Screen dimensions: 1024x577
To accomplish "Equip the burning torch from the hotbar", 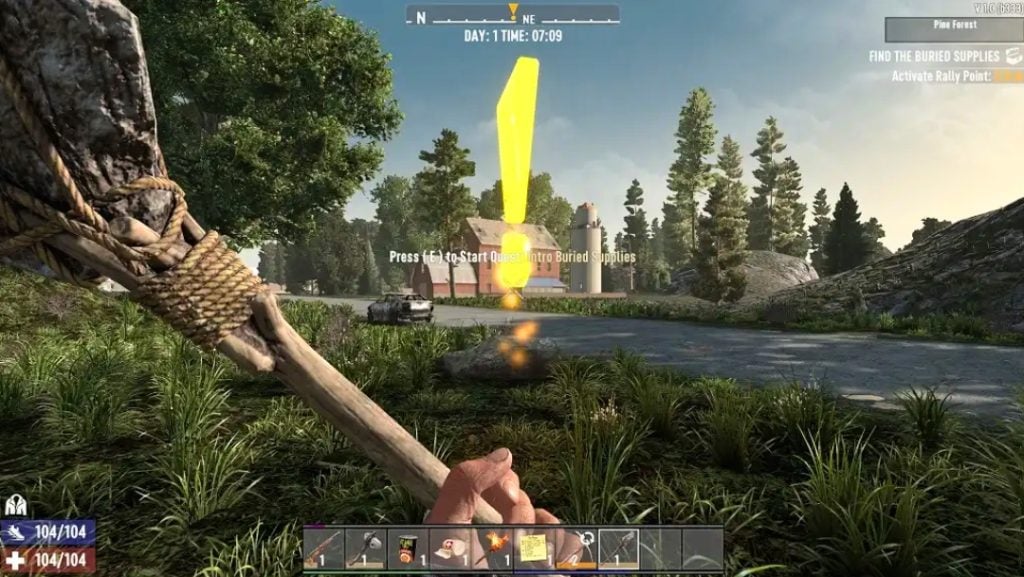I will [x=492, y=548].
